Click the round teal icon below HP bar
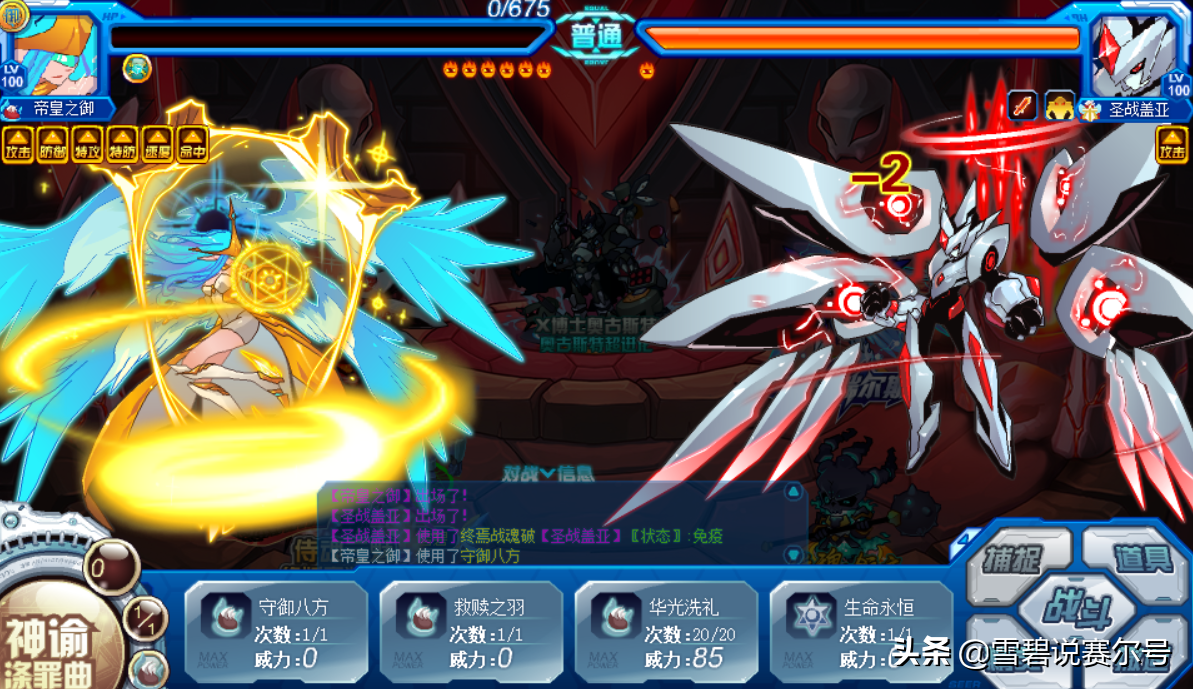The image size is (1193, 689). point(137,68)
